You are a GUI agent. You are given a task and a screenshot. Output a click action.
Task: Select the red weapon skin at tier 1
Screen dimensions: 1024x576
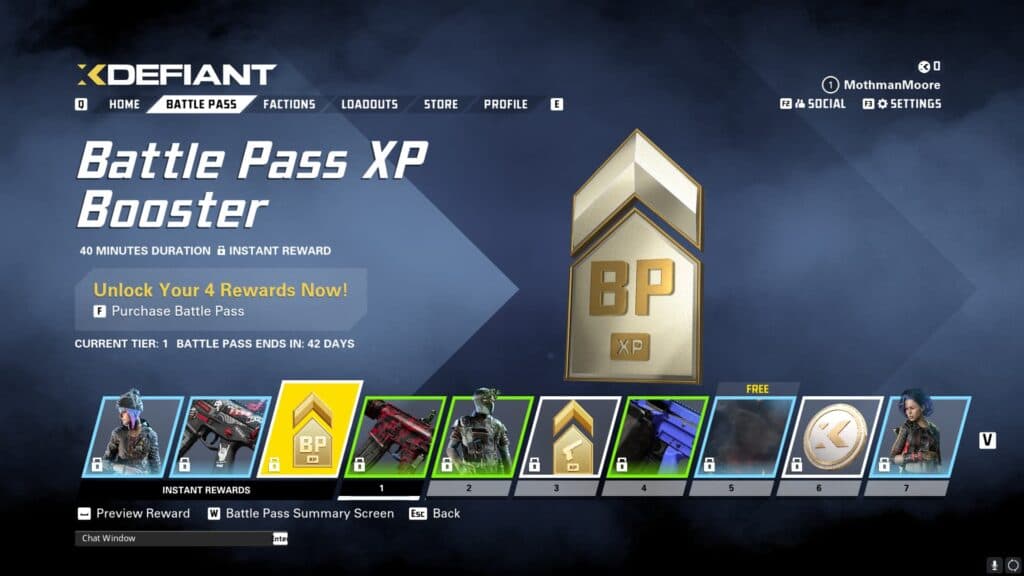tap(393, 436)
